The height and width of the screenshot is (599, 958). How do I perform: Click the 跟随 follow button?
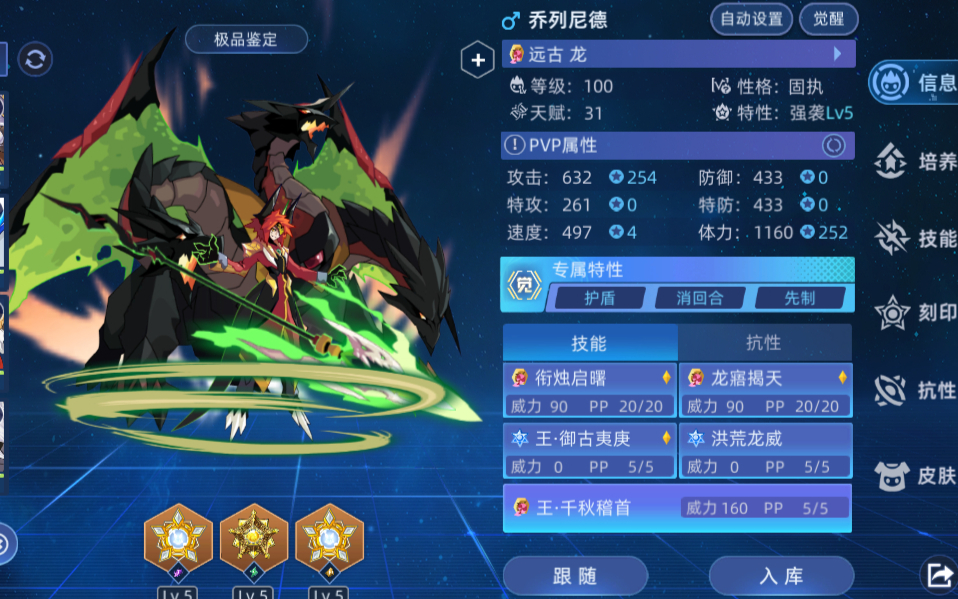point(574,576)
